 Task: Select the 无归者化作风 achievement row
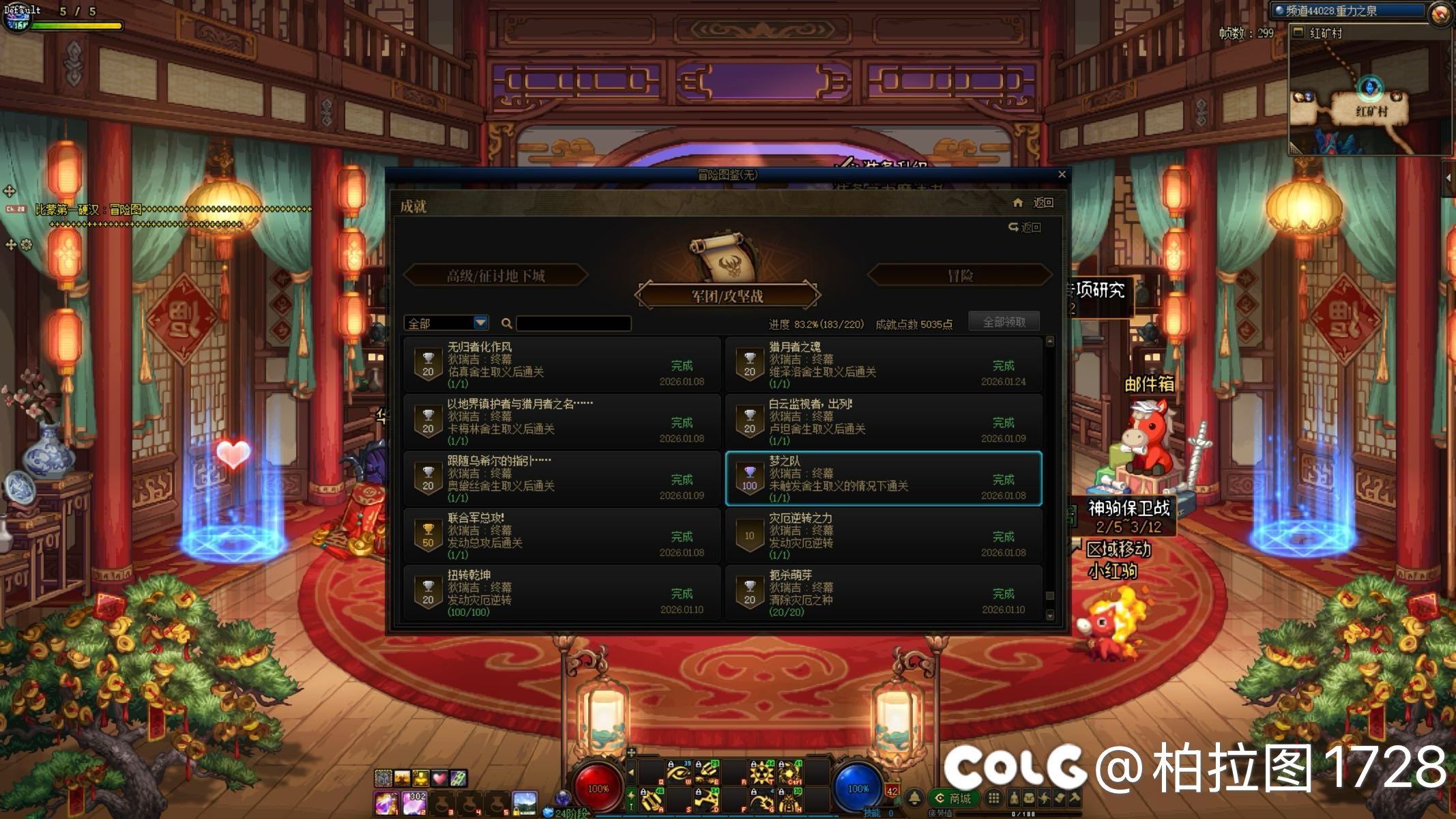[562, 364]
